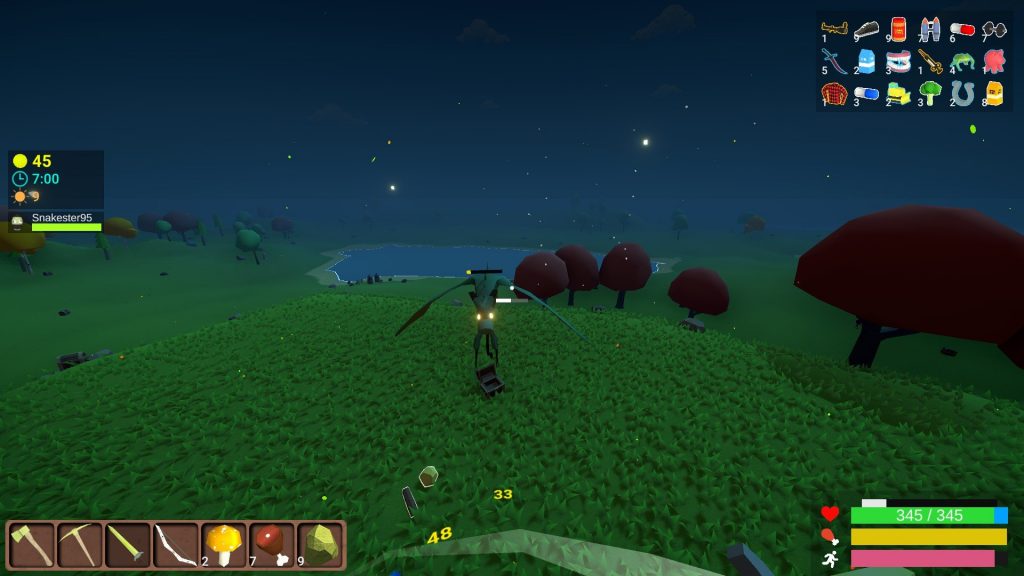The height and width of the screenshot is (576, 1024).
Task: Select the green frog powerup icon
Action: (x=962, y=61)
